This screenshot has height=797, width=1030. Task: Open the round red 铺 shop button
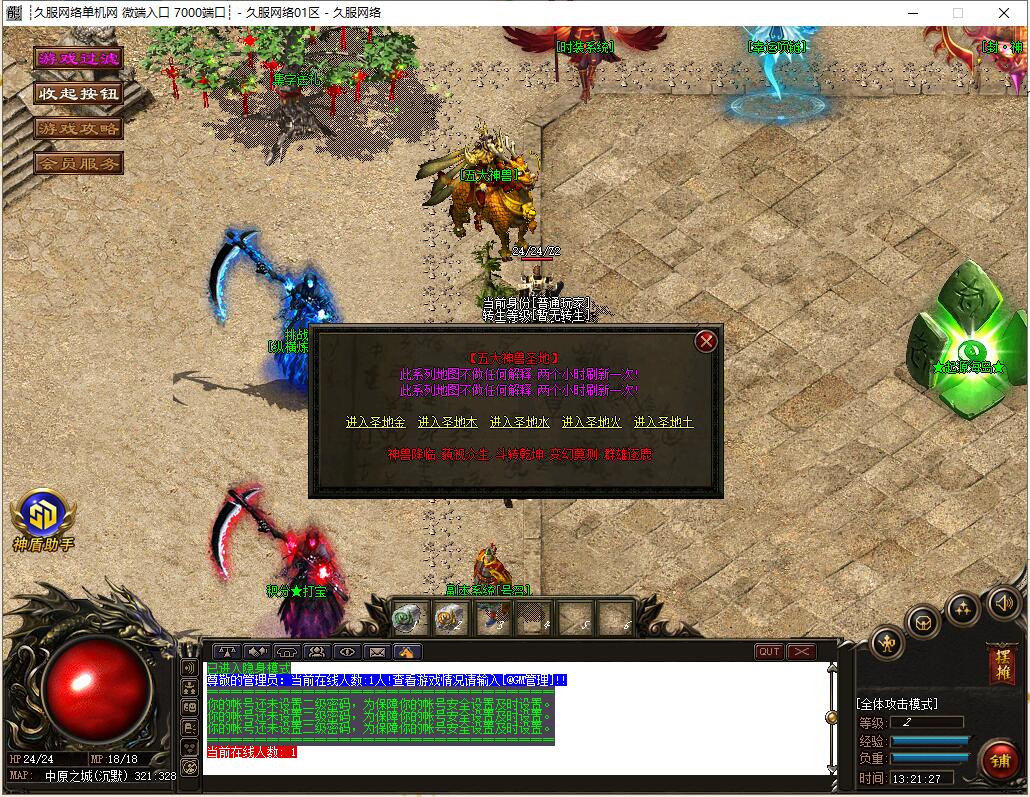999,760
